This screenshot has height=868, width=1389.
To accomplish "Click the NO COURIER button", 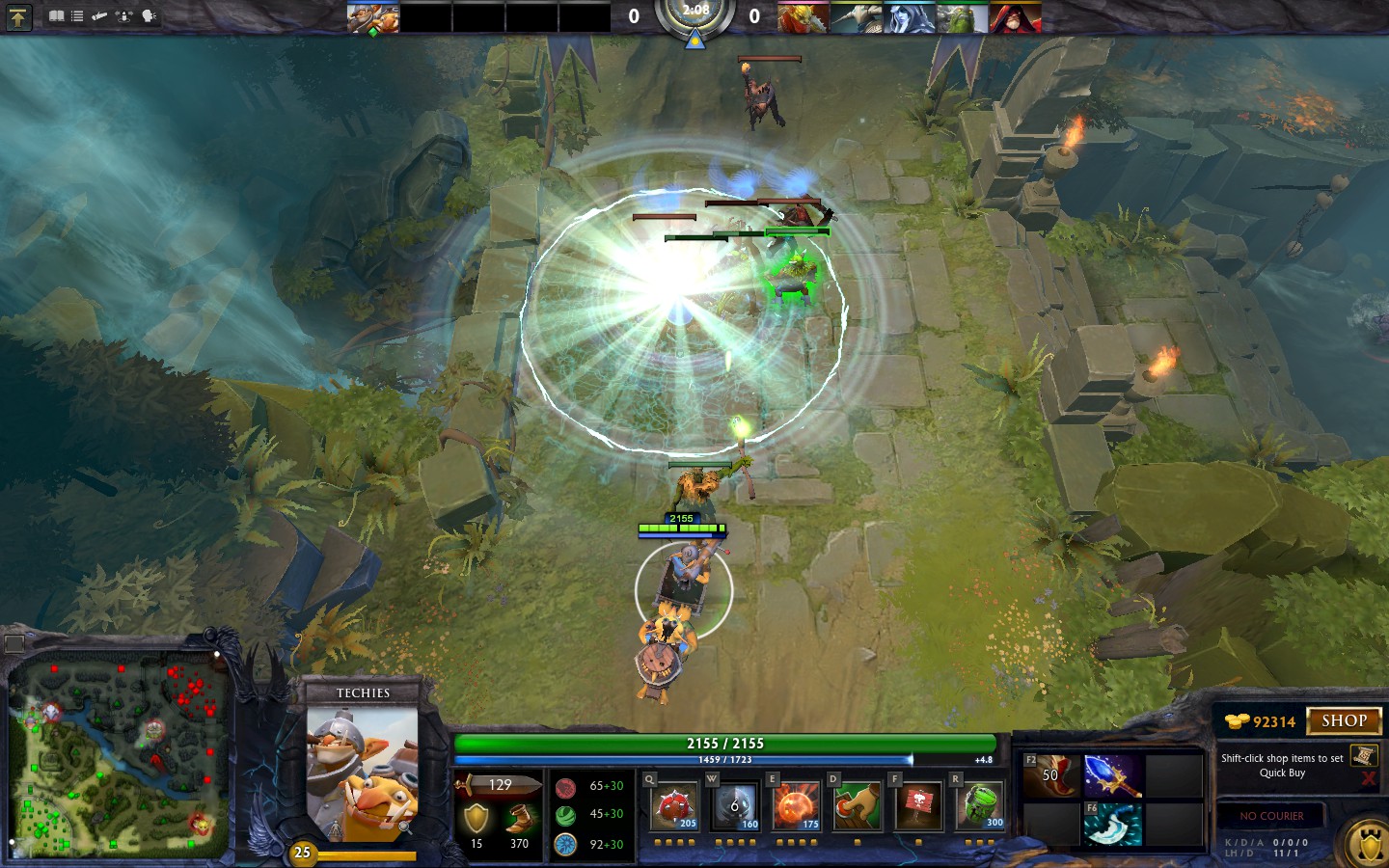I will point(1271,816).
